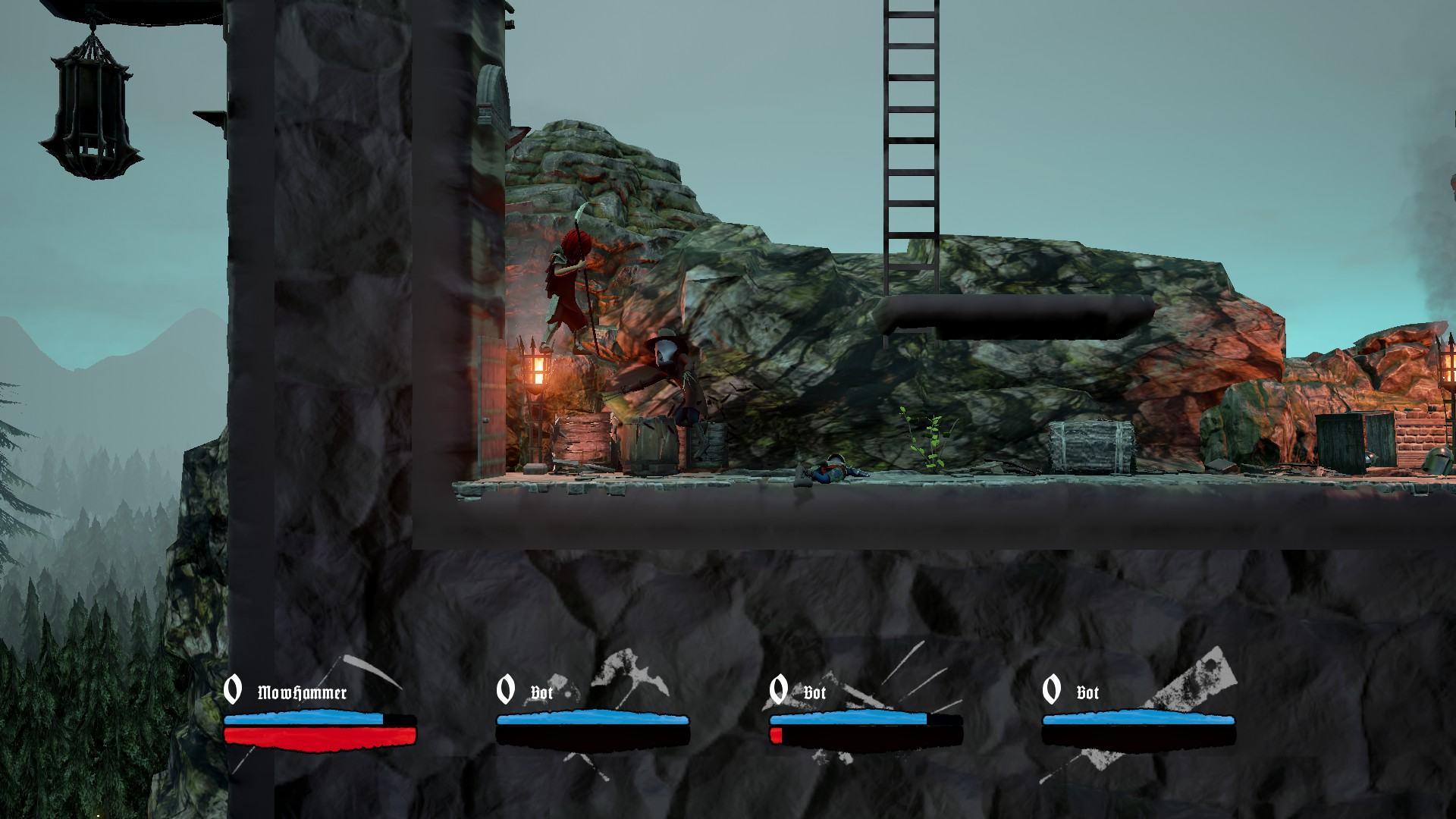Select the MowHammer player name label

(x=302, y=693)
